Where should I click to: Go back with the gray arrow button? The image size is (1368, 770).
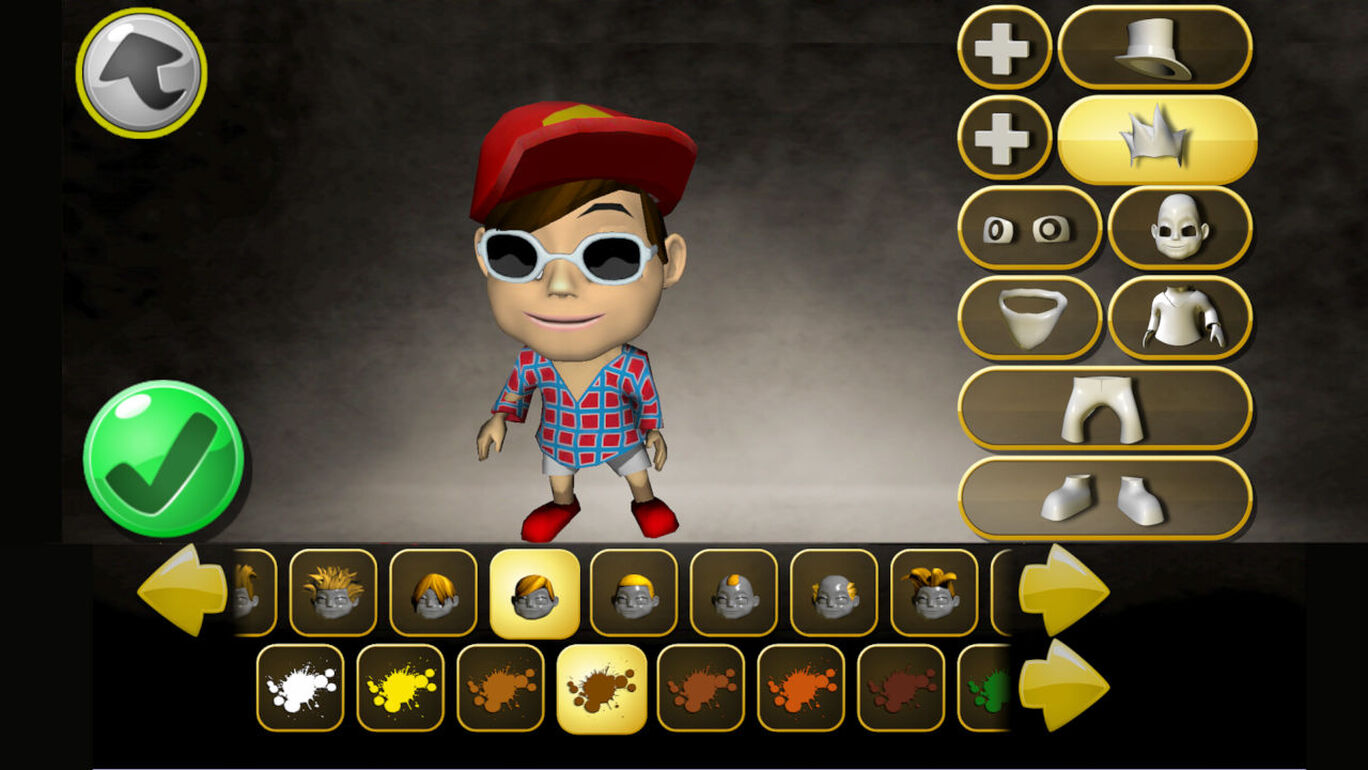click(141, 72)
